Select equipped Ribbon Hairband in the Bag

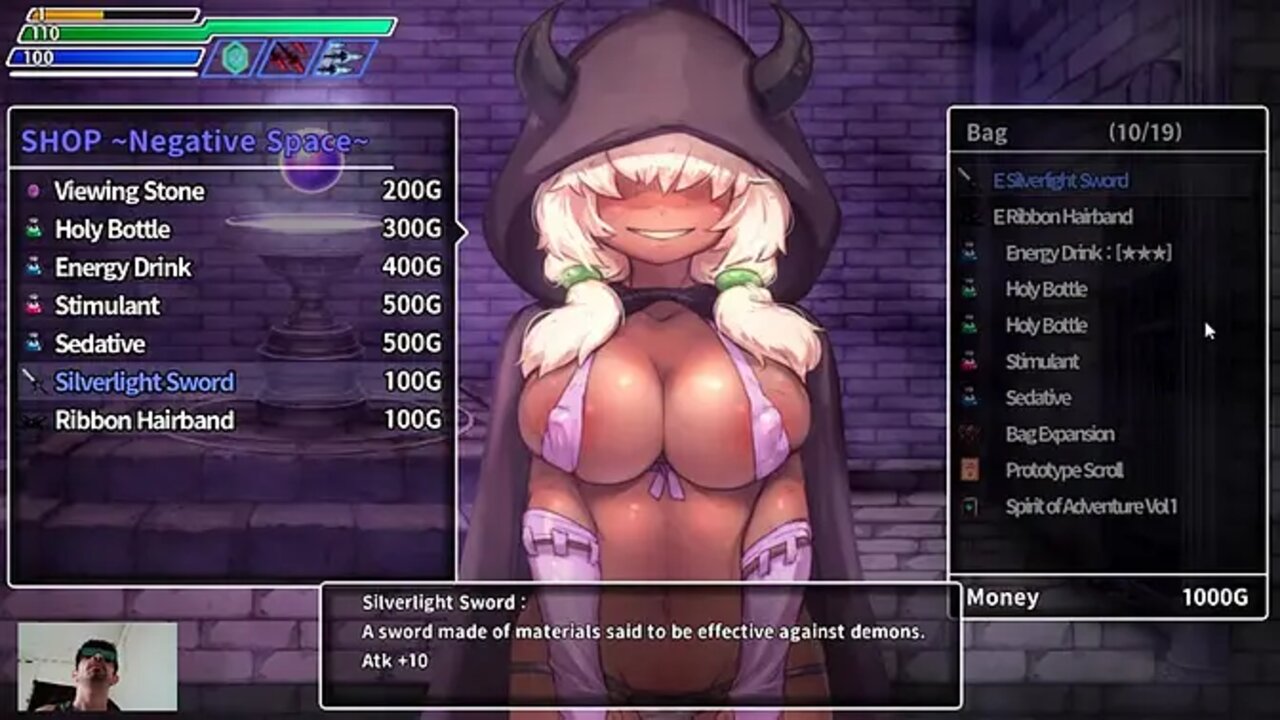click(1063, 217)
